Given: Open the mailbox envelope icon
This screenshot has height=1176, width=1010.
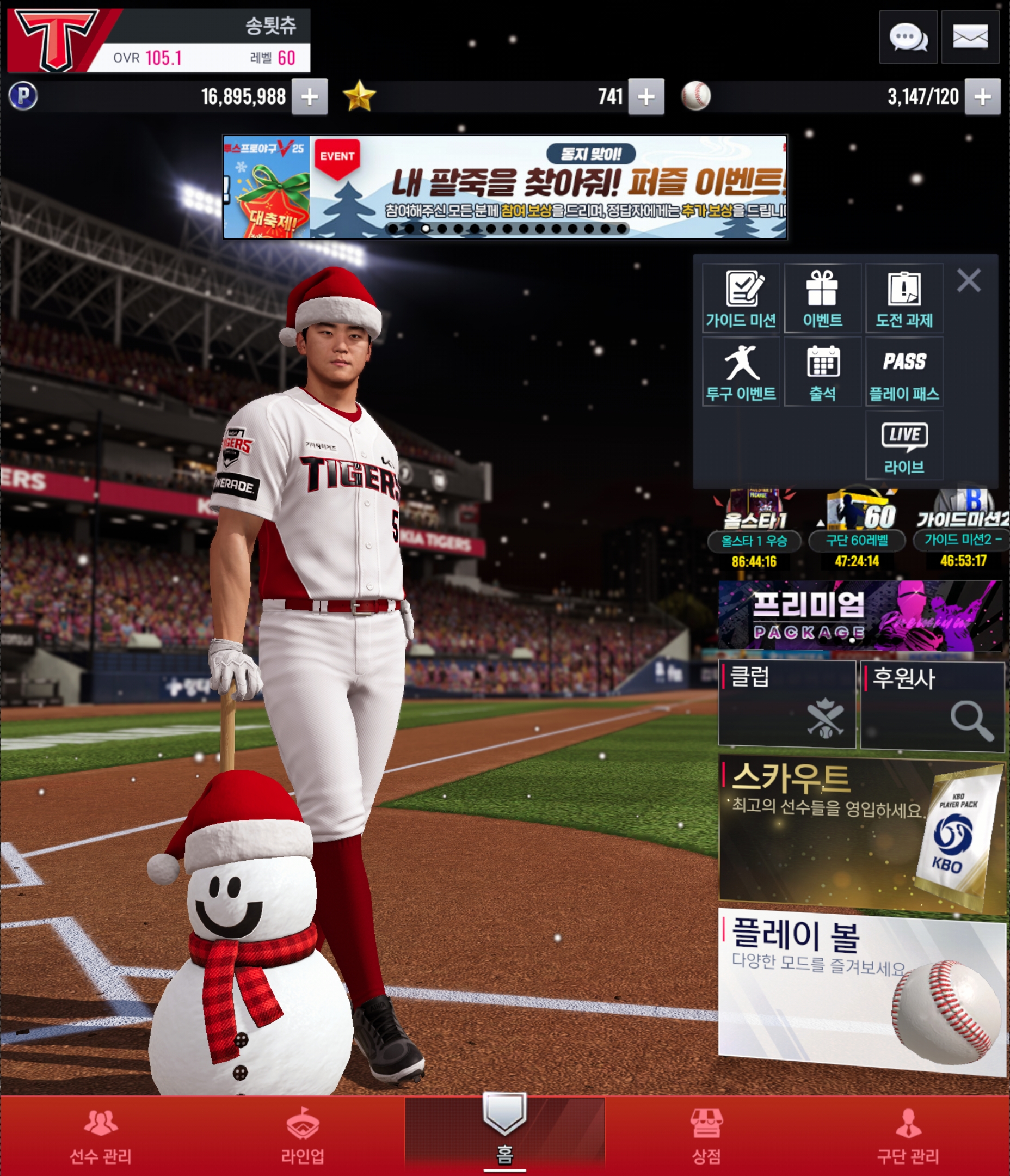Looking at the screenshot, I should pos(970,38).
